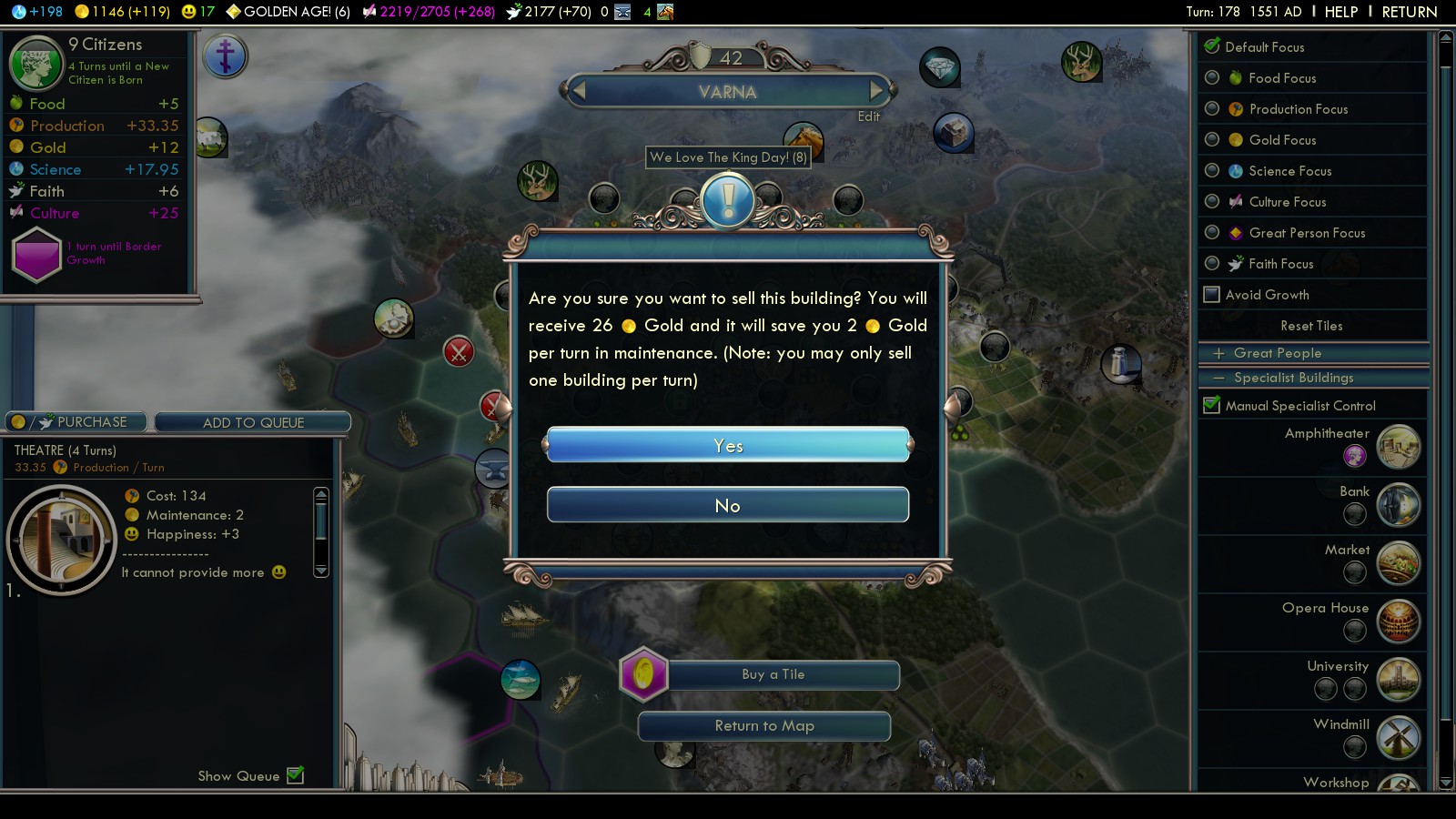Enable the Avoid Growth checkbox
Viewport: 1456px width, 819px height.
(x=1212, y=295)
